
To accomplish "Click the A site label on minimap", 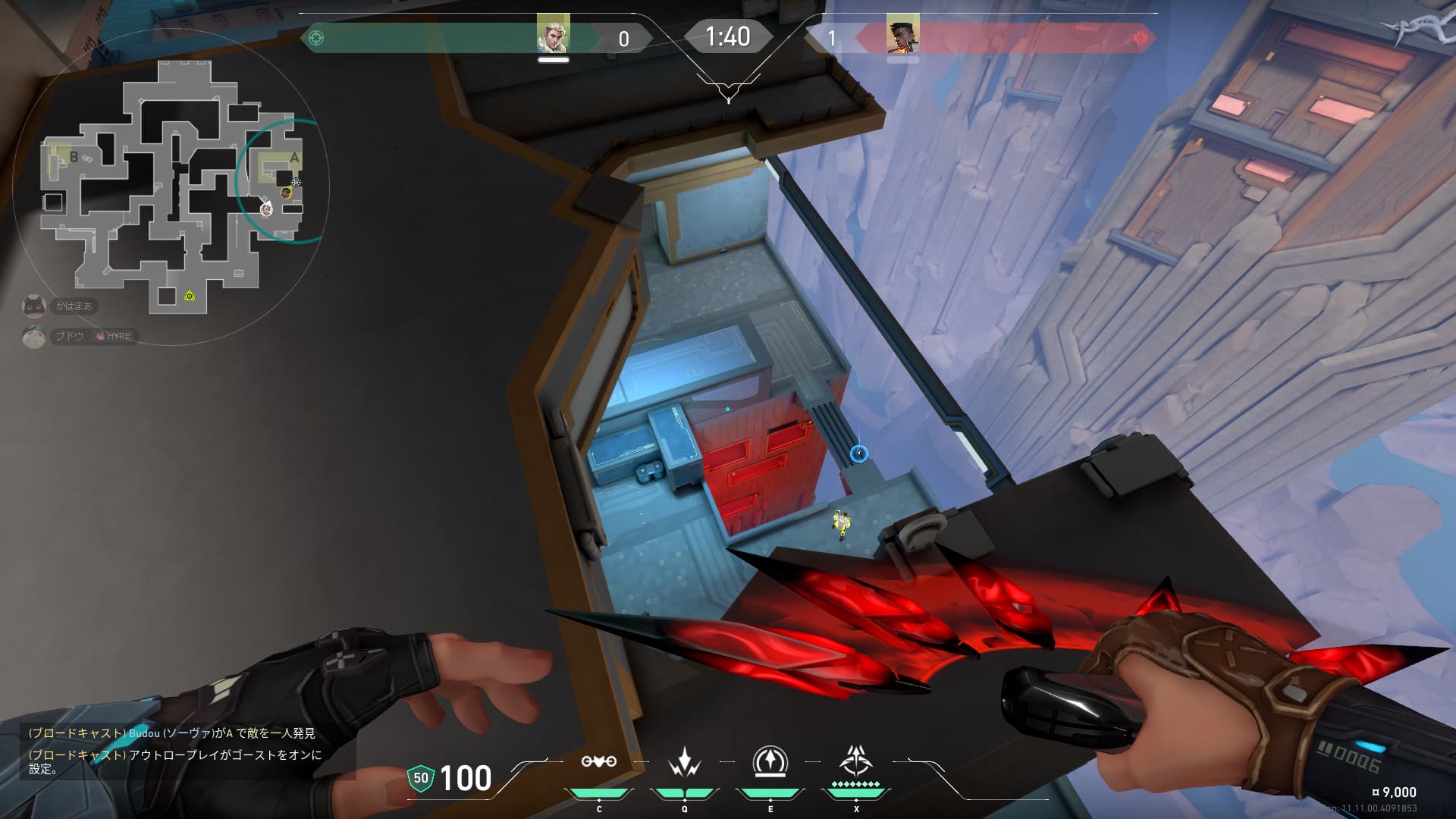I will [x=294, y=158].
